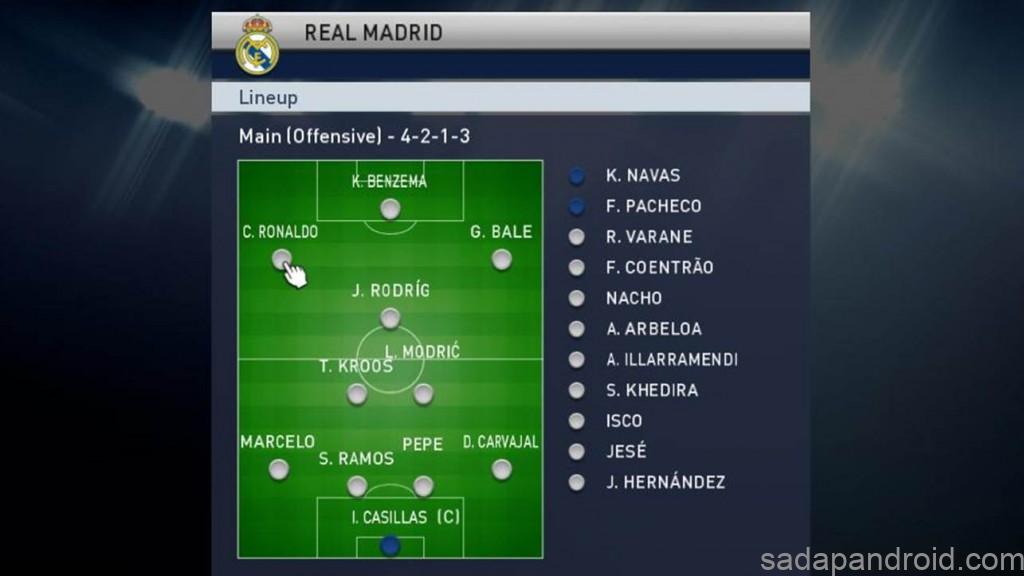The image size is (1024, 576).
Task: Pick C. Ronaldo on the pitch
Action: point(281,259)
